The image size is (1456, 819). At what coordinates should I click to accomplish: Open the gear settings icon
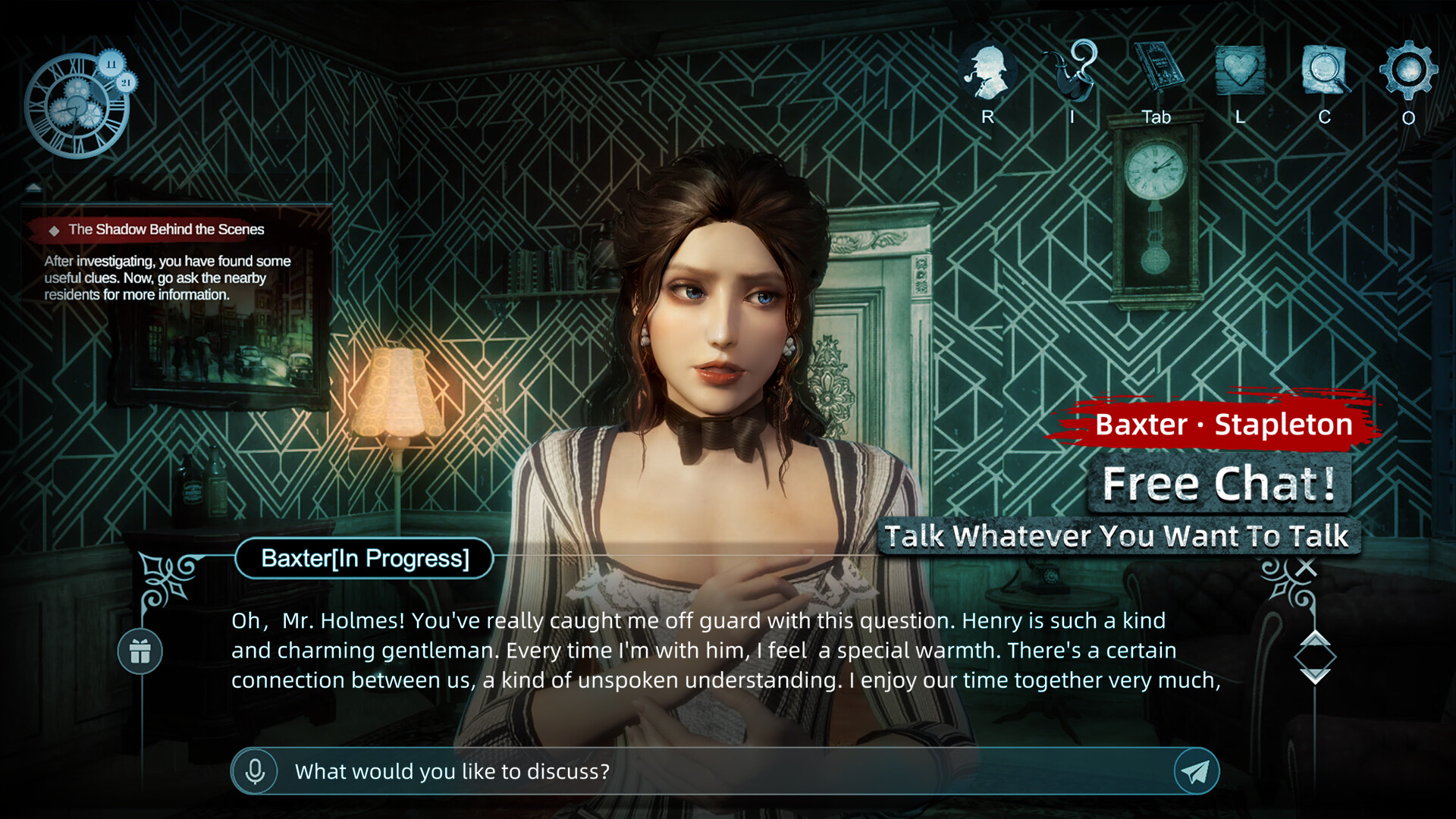tap(1408, 71)
